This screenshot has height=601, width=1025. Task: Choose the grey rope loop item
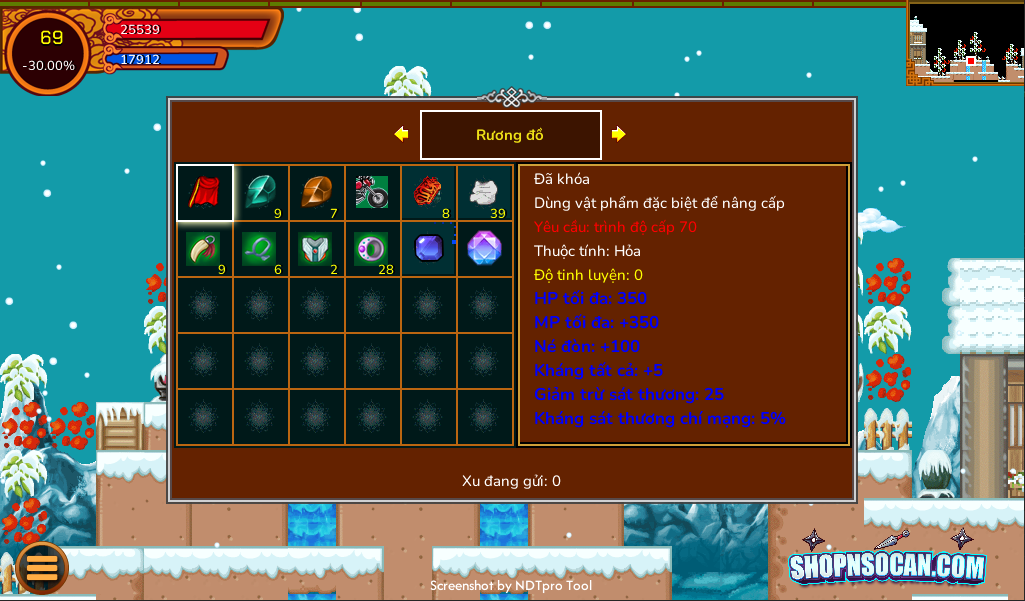point(261,249)
